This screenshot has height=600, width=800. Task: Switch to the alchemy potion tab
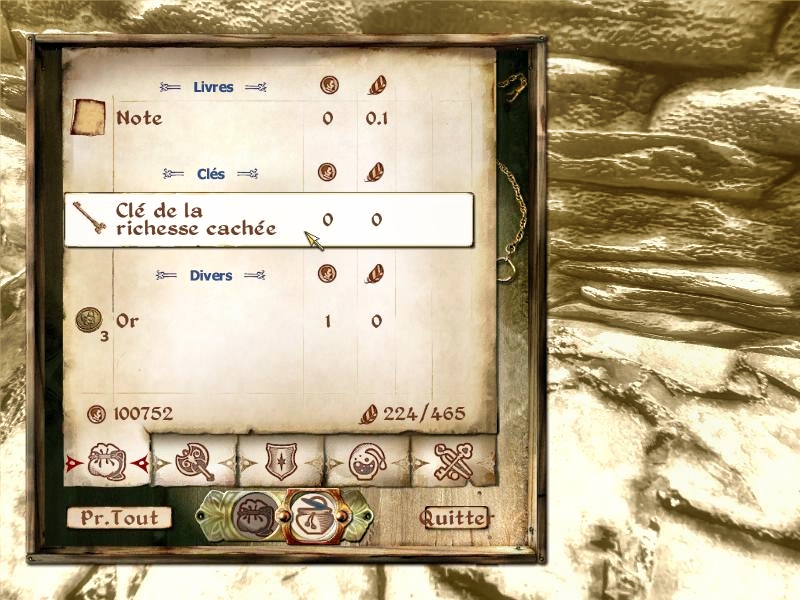[367, 461]
